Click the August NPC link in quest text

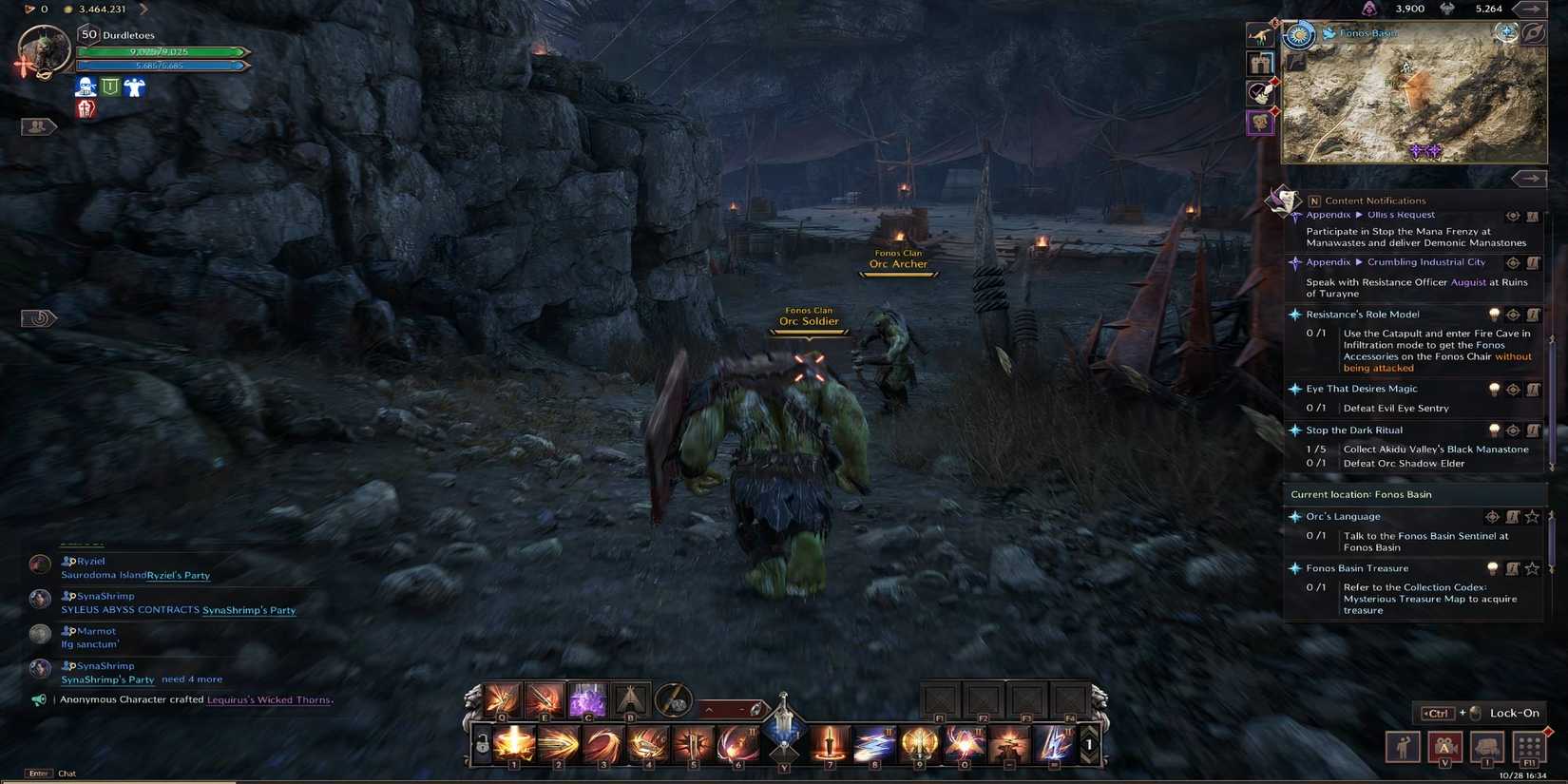coord(1467,281)
